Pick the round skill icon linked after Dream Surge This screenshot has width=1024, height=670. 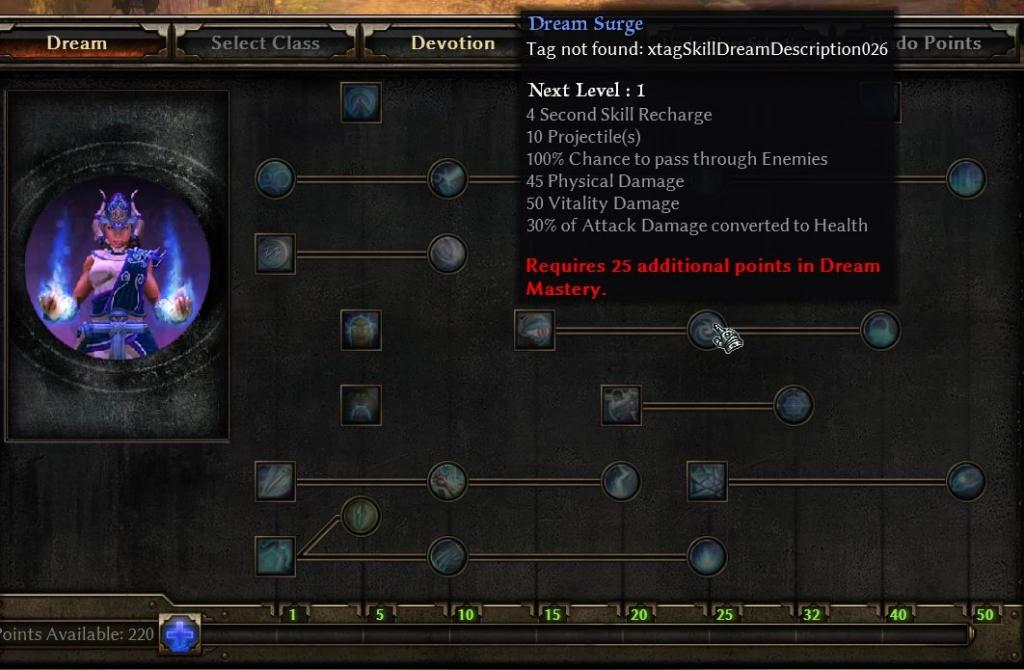click(880, 330)
